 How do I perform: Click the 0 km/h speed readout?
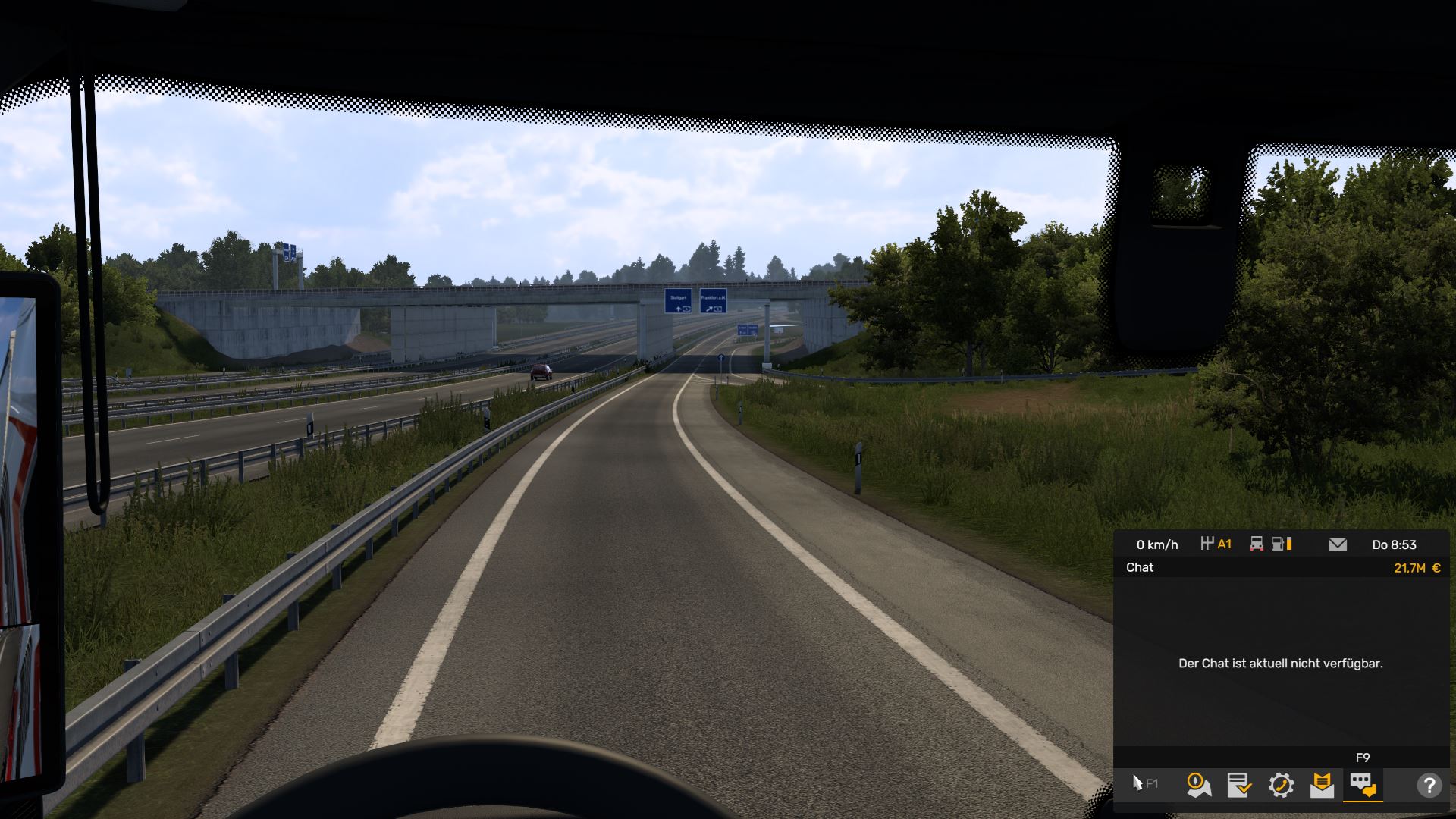1157,544
